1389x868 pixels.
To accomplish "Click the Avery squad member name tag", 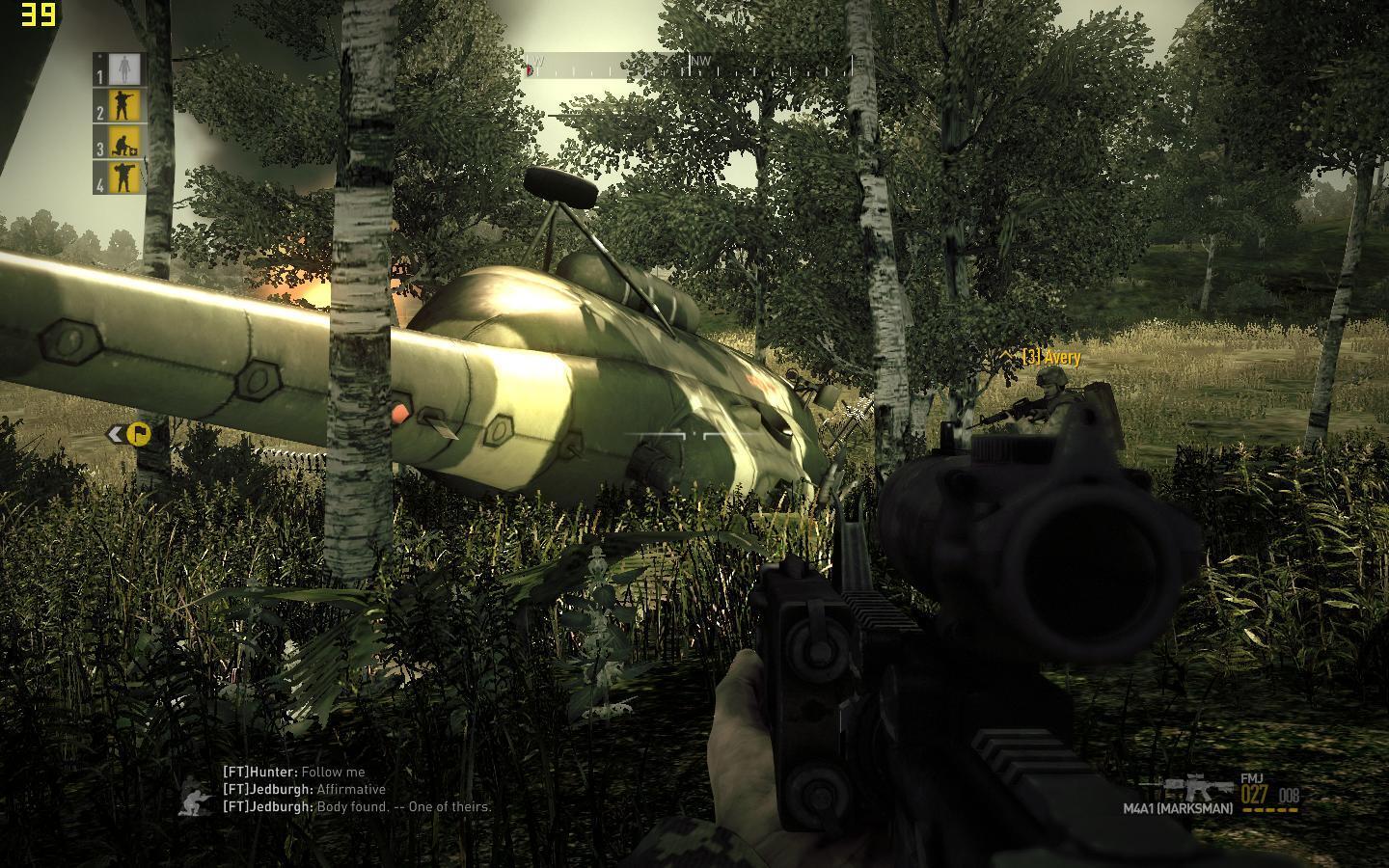I will point(1051,358).
